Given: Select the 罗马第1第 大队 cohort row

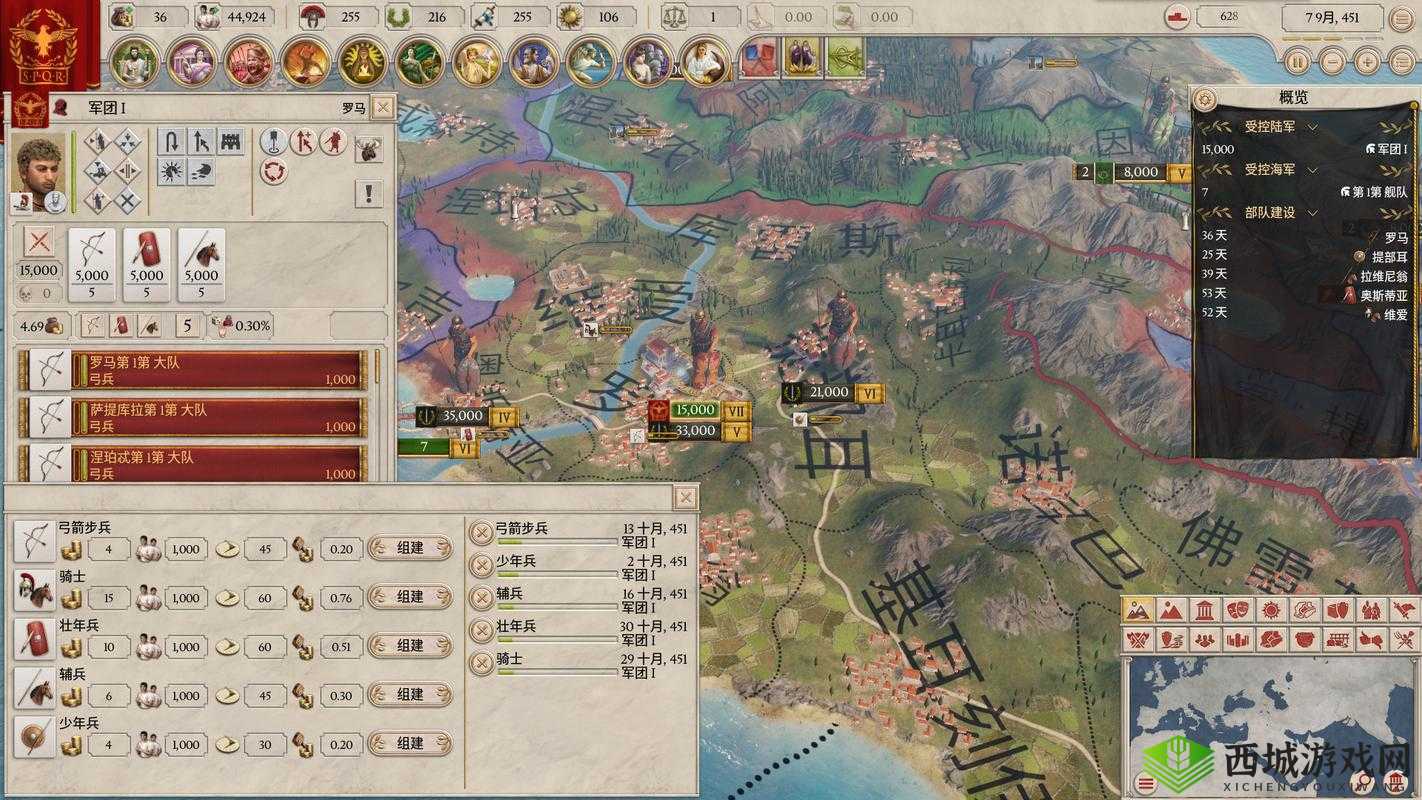Looking at the screenshot, I should tap(215, 370).
